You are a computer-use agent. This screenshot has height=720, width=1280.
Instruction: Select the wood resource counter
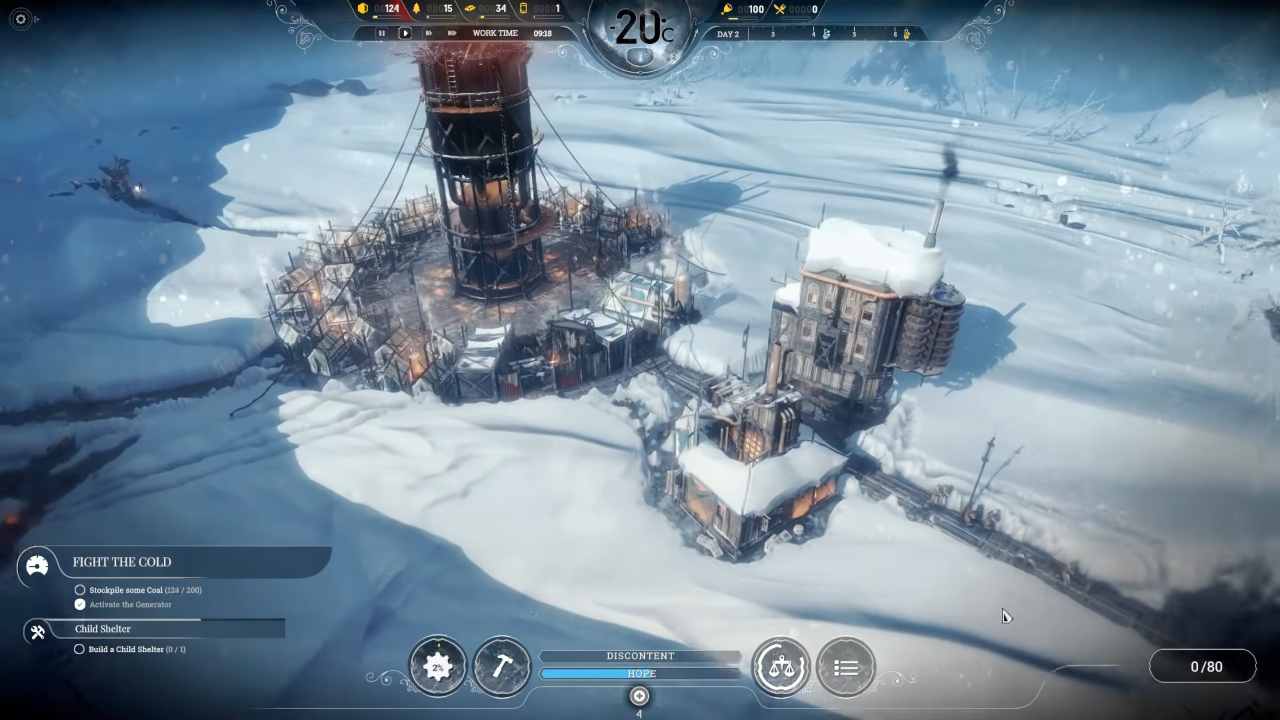[434, 9]
